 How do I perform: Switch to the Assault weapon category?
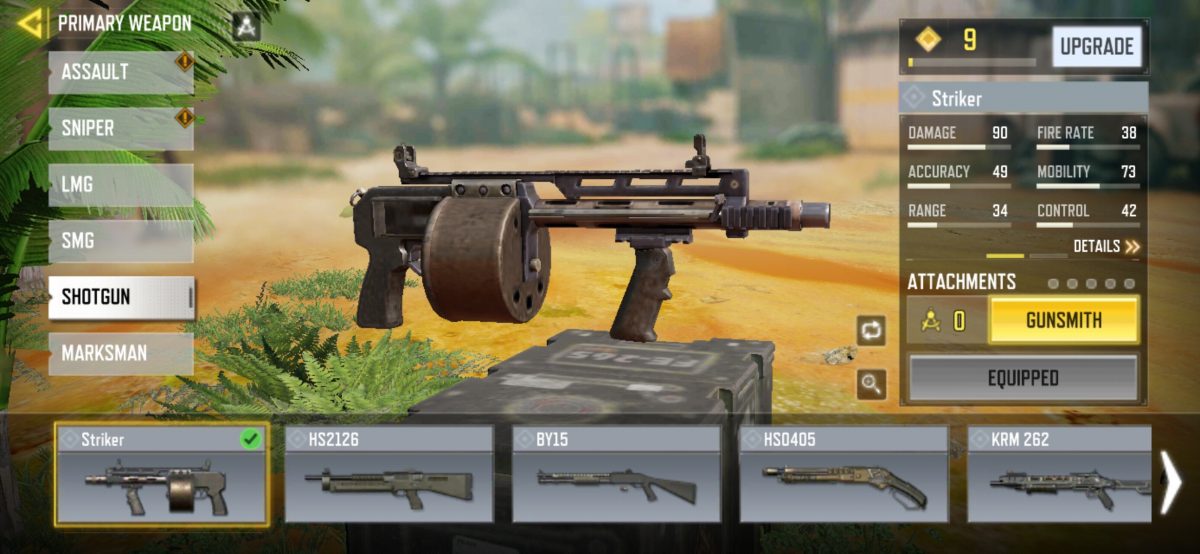(x=120, y=73)
